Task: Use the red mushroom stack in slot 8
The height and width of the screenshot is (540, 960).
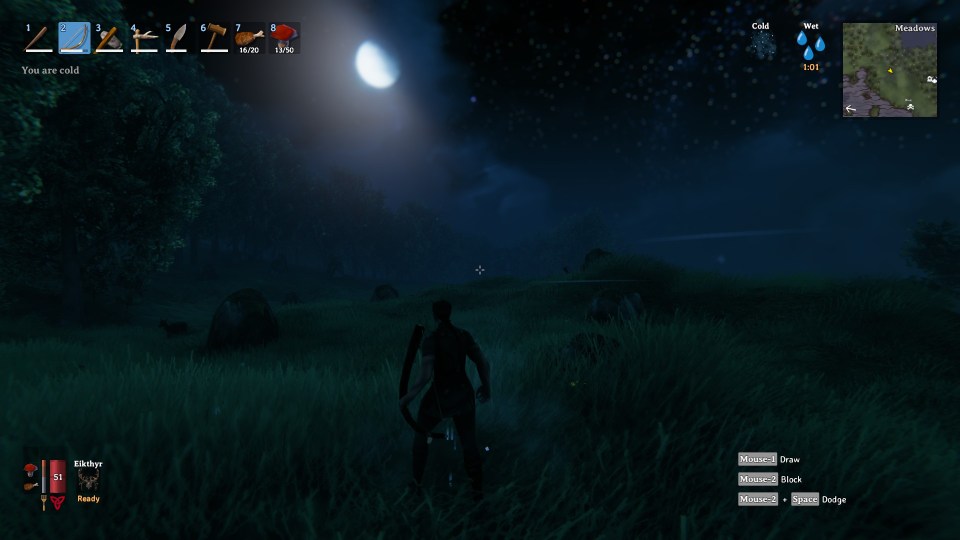Action: [284, 38]
